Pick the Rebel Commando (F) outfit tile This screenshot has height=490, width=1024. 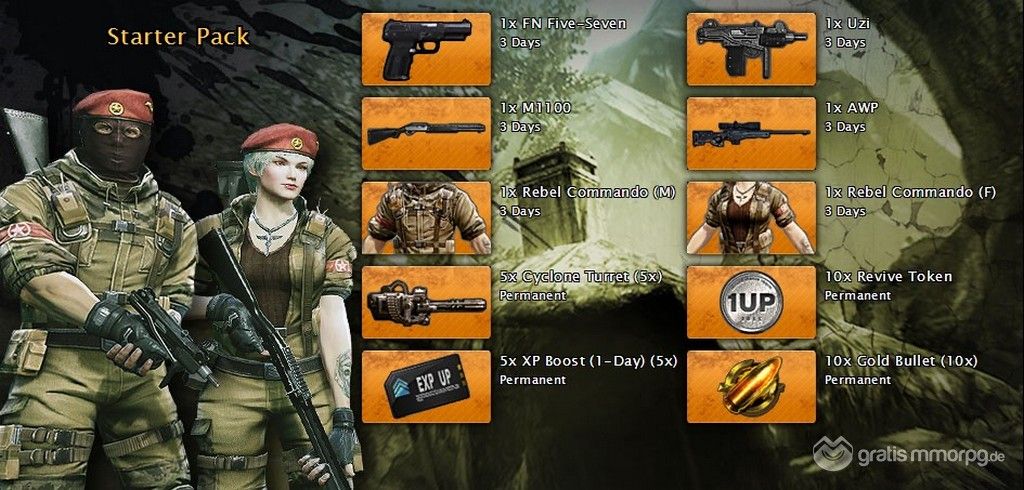pyautogui.click(x=751, y=217)
